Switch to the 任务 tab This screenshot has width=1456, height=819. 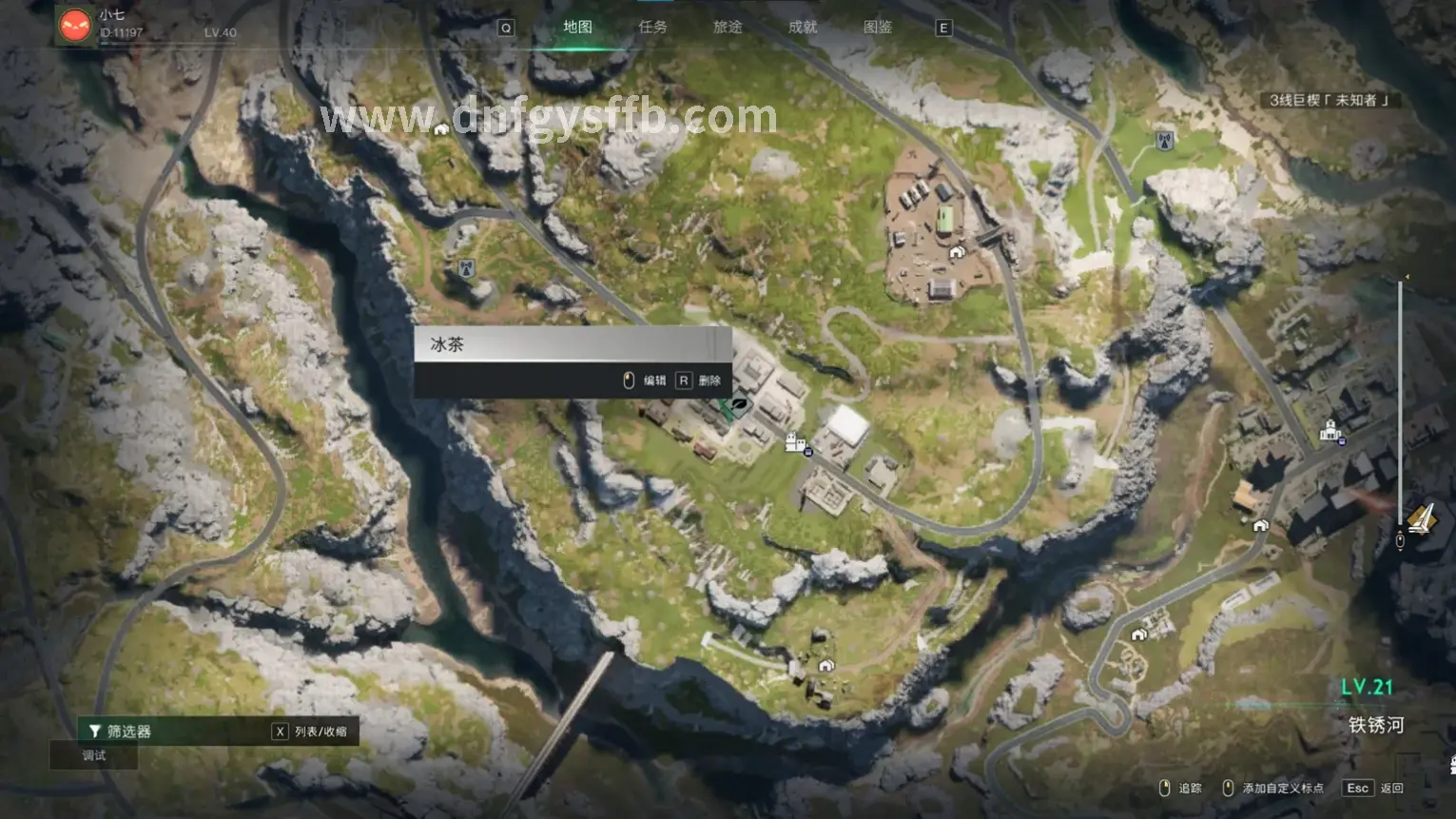652,27
